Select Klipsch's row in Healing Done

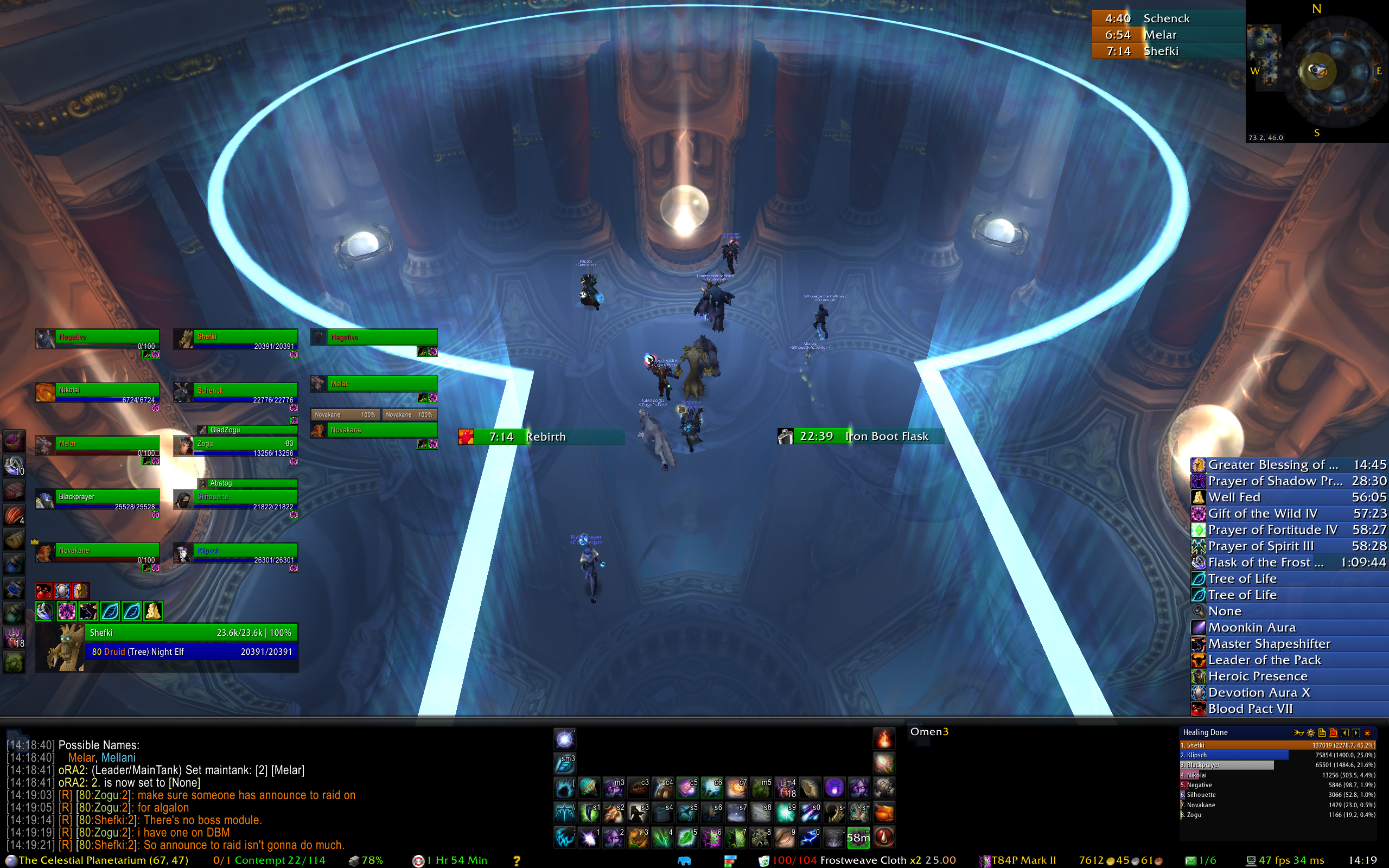point(1234,755)
